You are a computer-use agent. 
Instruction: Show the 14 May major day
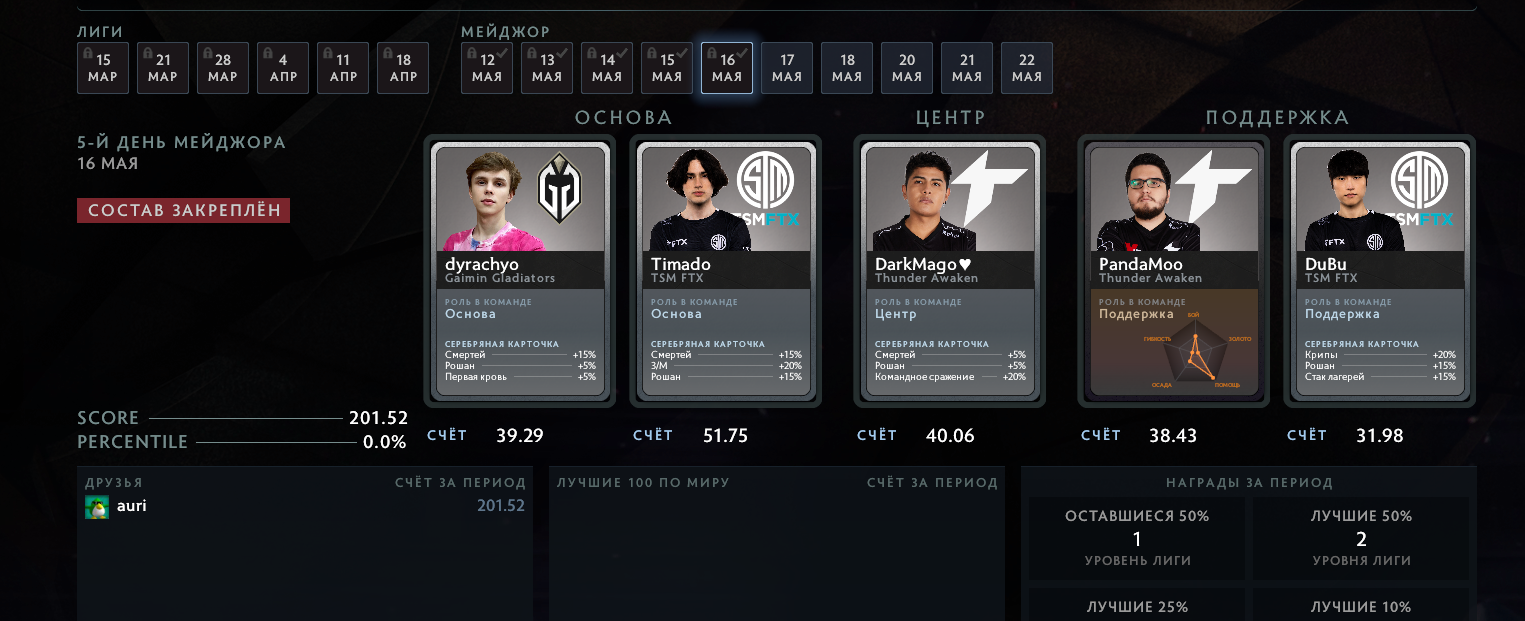607,68
